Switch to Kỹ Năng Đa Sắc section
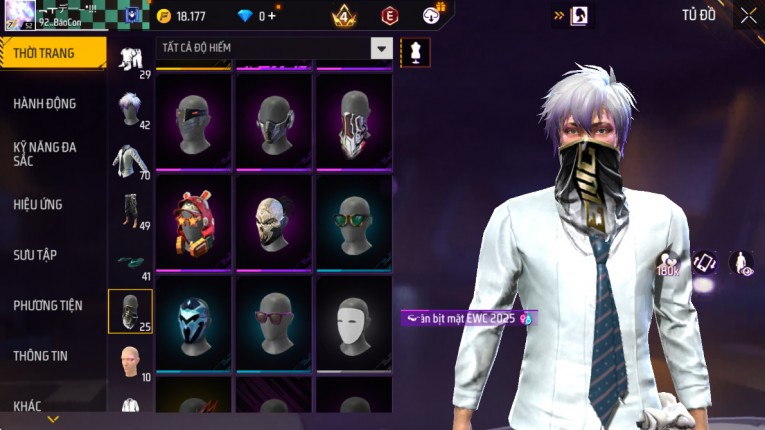The image size is (765, 430). point(45,153)
